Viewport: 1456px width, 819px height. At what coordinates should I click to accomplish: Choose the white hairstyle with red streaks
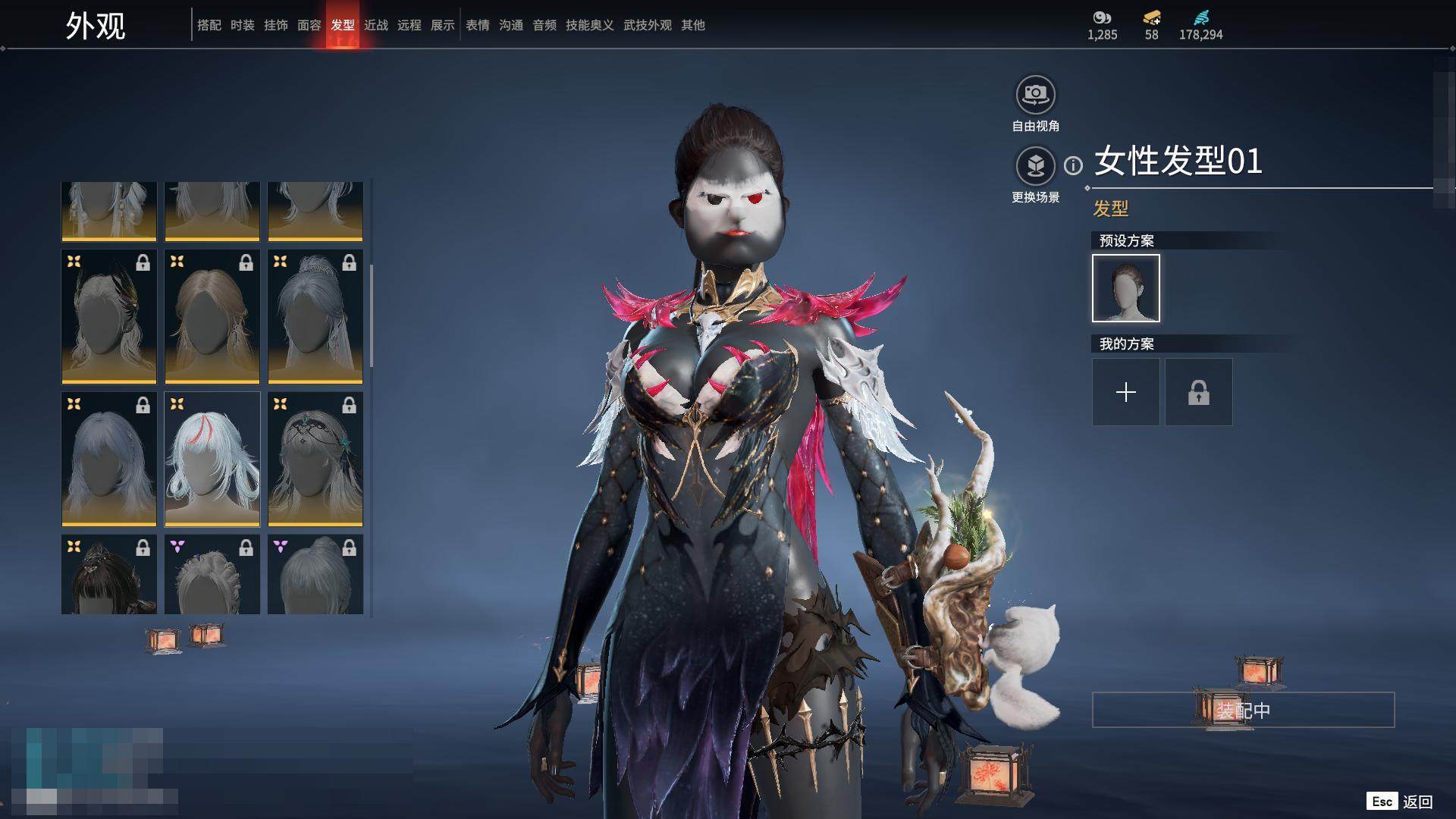coord(212,459)
